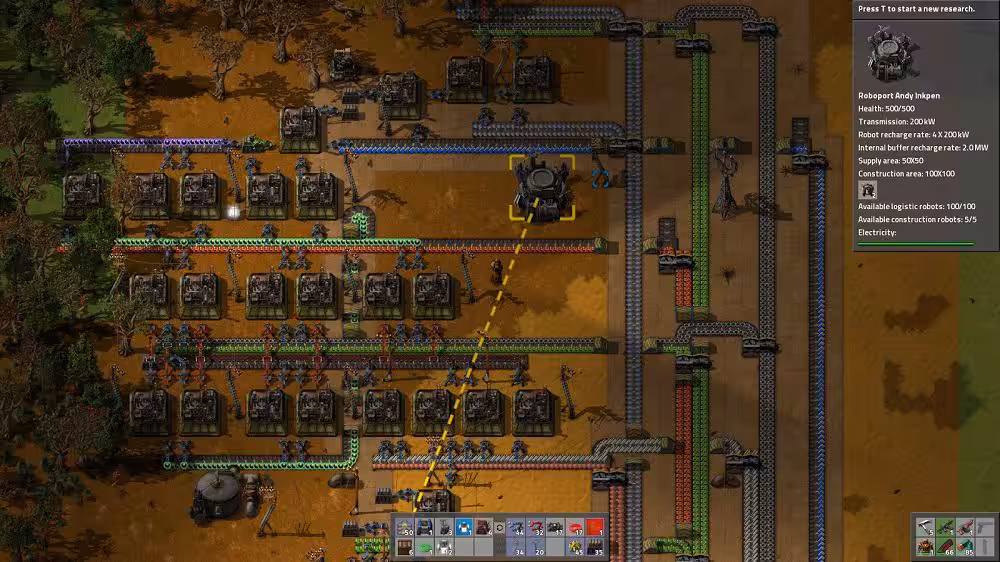Screen dimensions: 1000x562
Task: Choose the red weapon slot
Action: 965,527
